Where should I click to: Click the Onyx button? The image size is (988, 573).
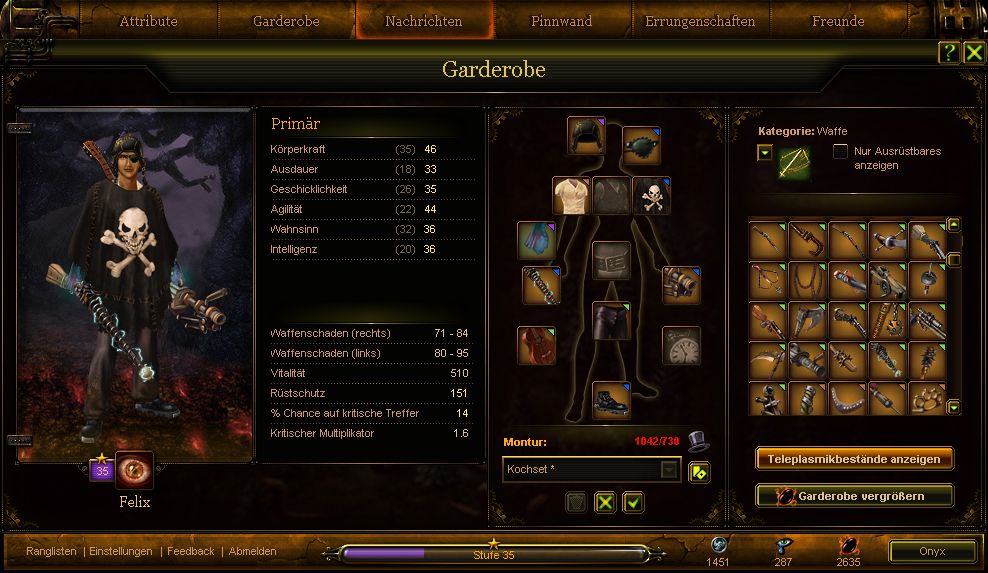pos(932,552)
